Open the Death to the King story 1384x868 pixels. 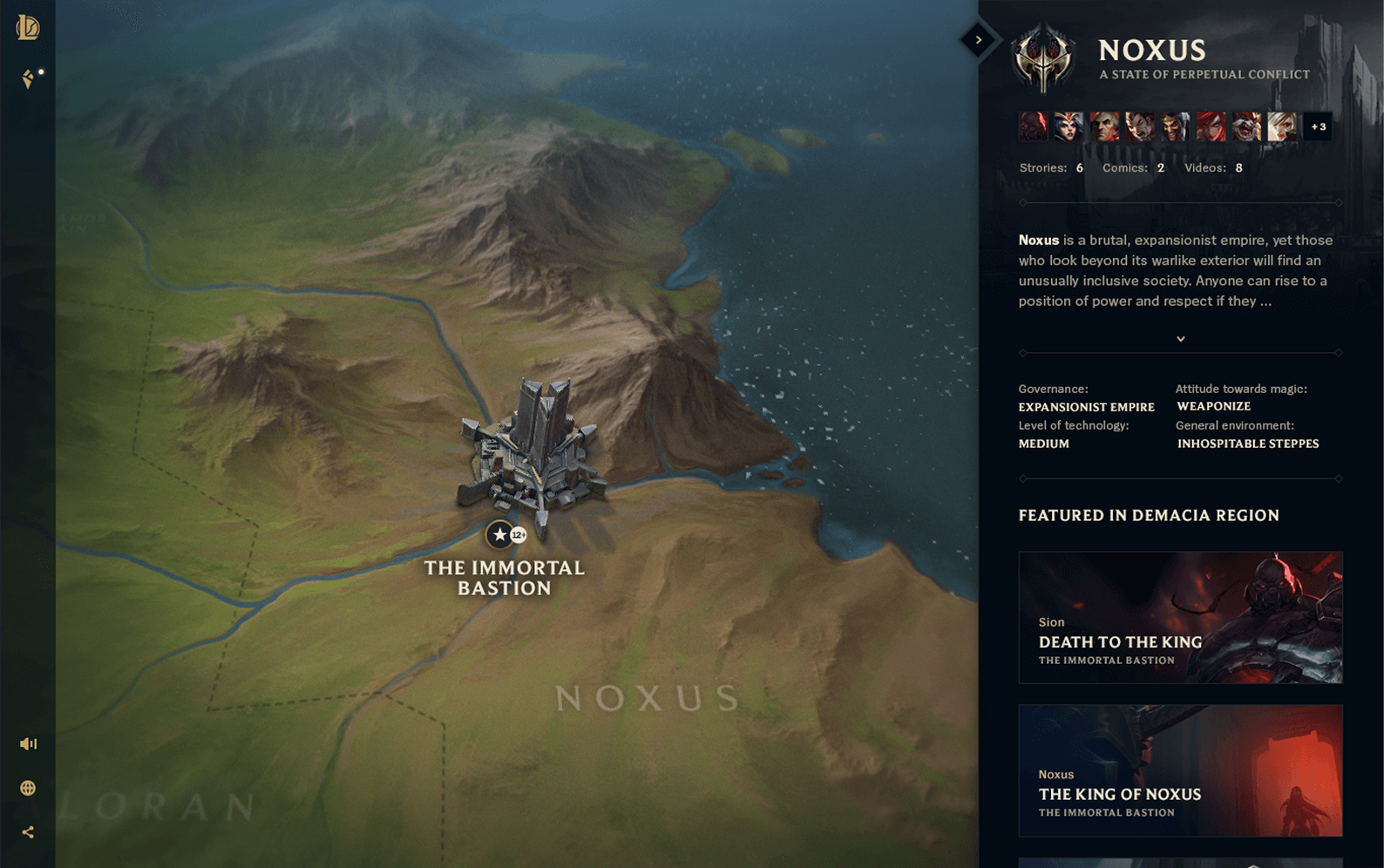click(1180, 617)
